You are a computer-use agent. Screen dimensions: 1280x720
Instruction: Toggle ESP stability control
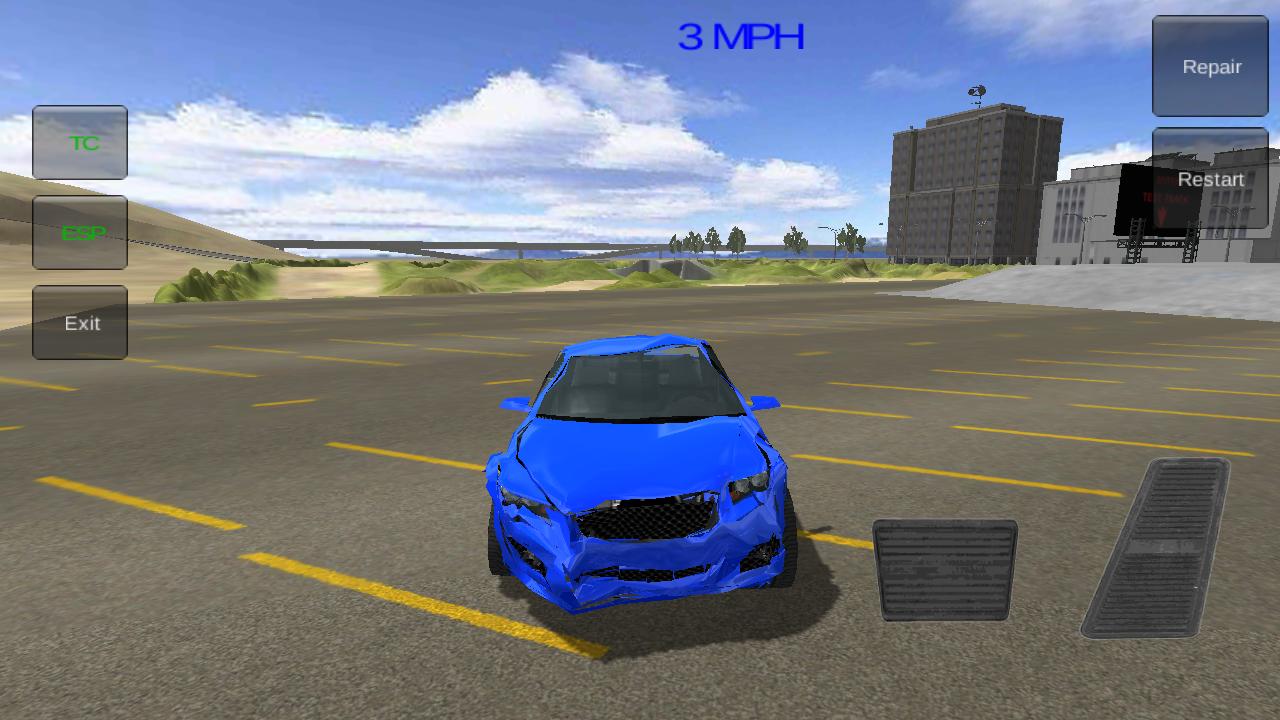click(80, 233)
